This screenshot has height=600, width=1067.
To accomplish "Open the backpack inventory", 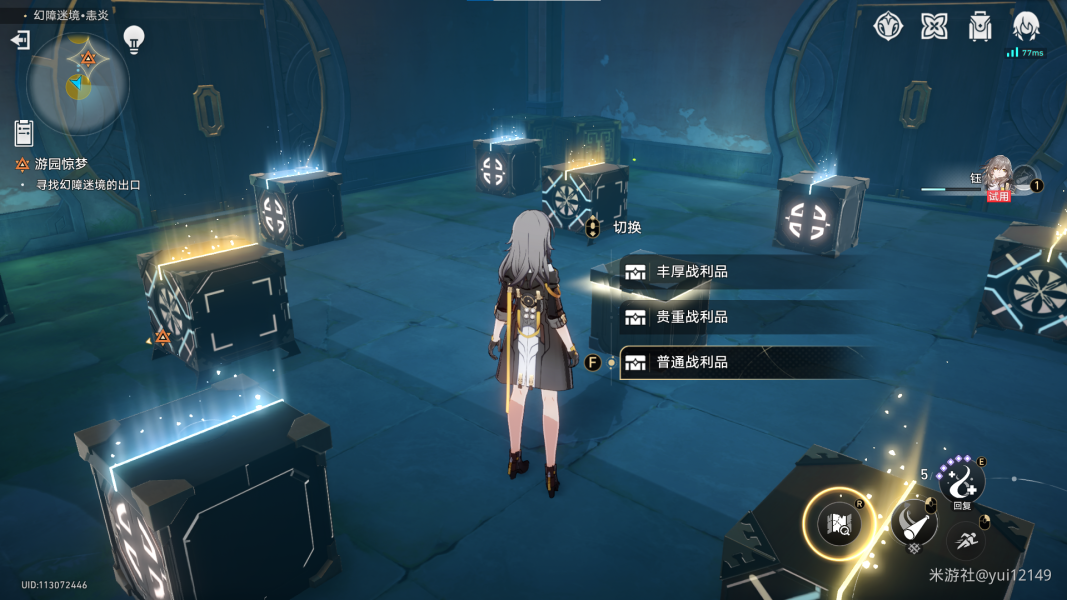I will (x=980, y=27).
